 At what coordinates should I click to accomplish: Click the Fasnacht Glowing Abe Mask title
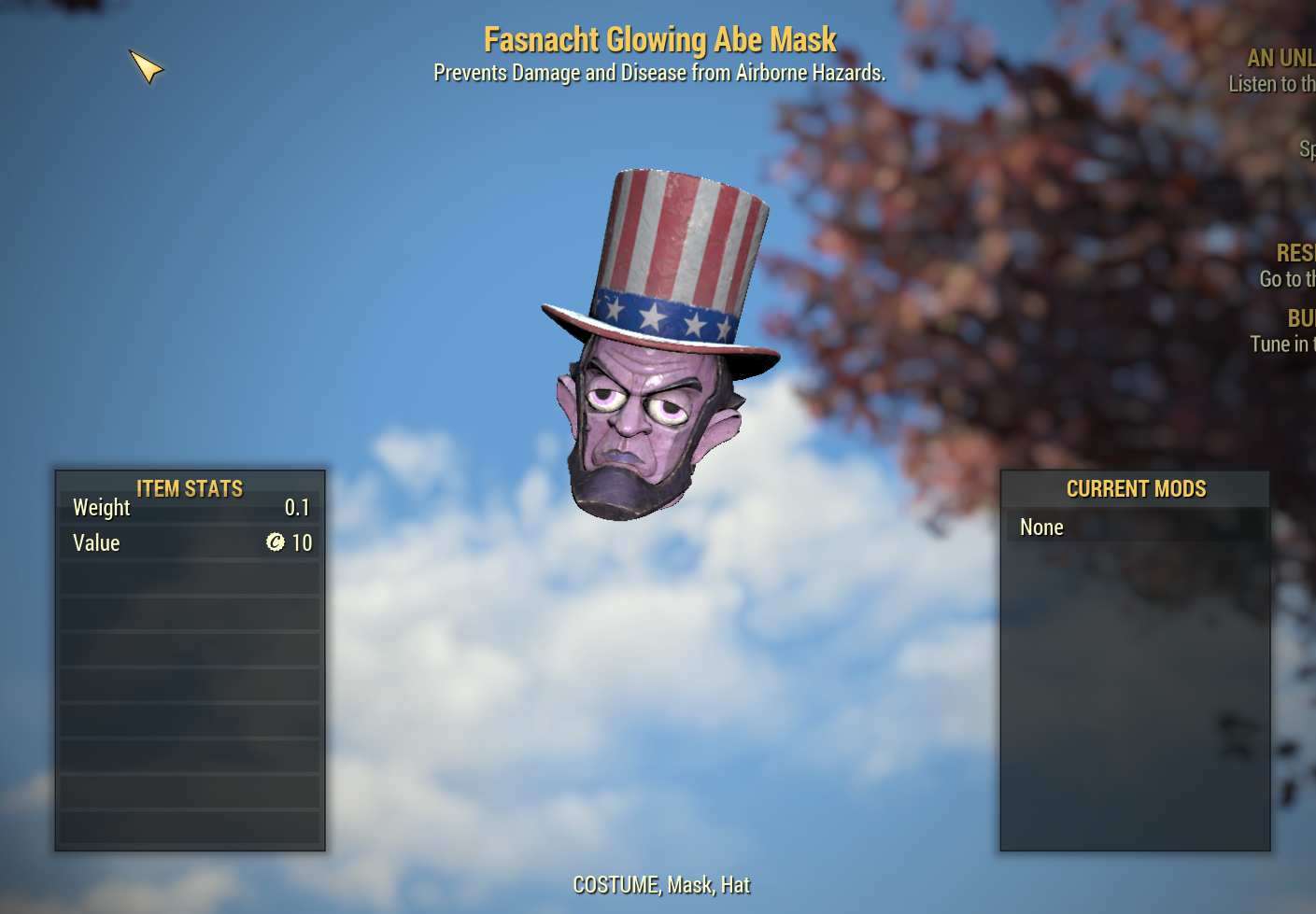pos(658,39)
